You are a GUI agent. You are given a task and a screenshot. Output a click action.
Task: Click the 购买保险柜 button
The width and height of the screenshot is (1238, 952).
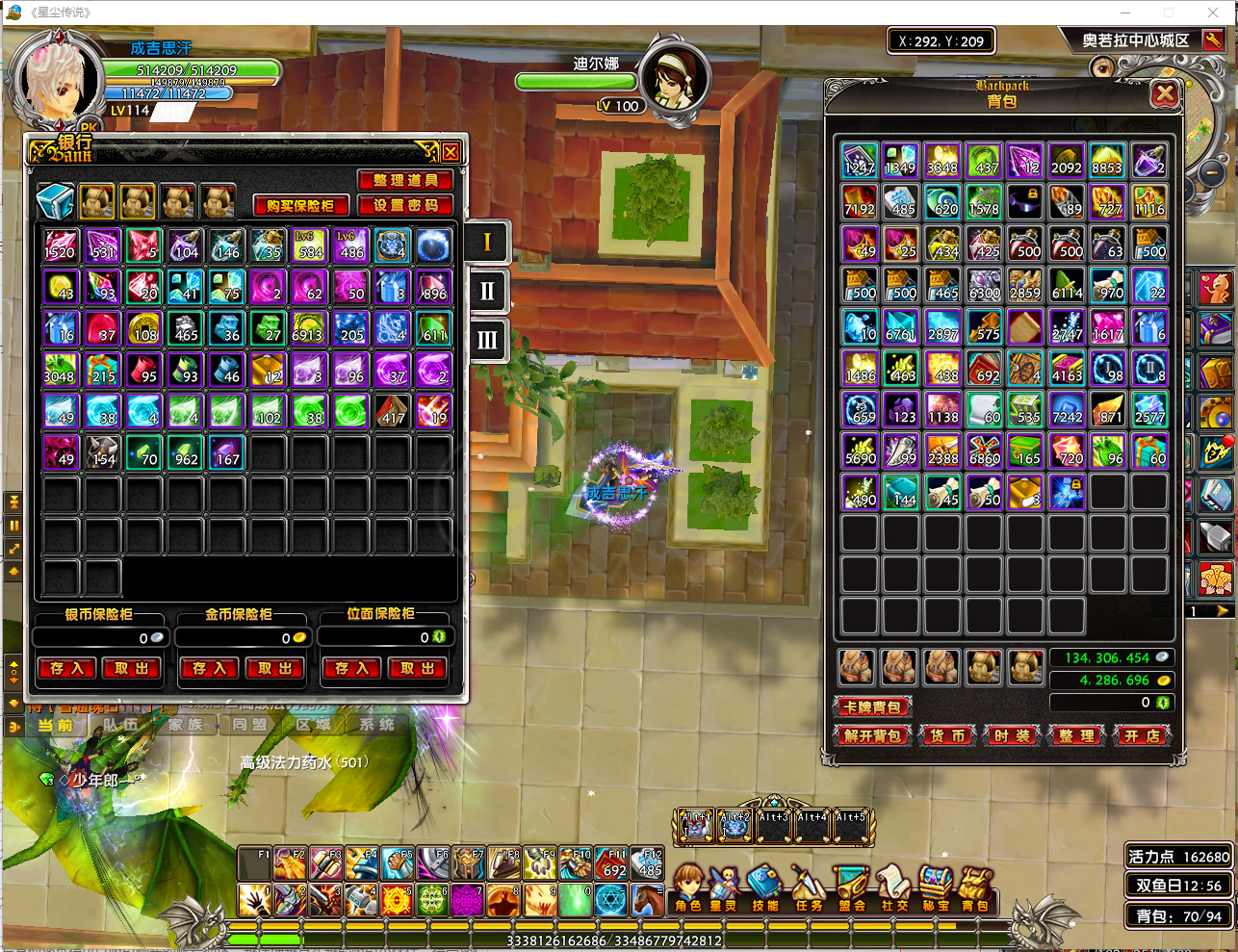[300, 205]
